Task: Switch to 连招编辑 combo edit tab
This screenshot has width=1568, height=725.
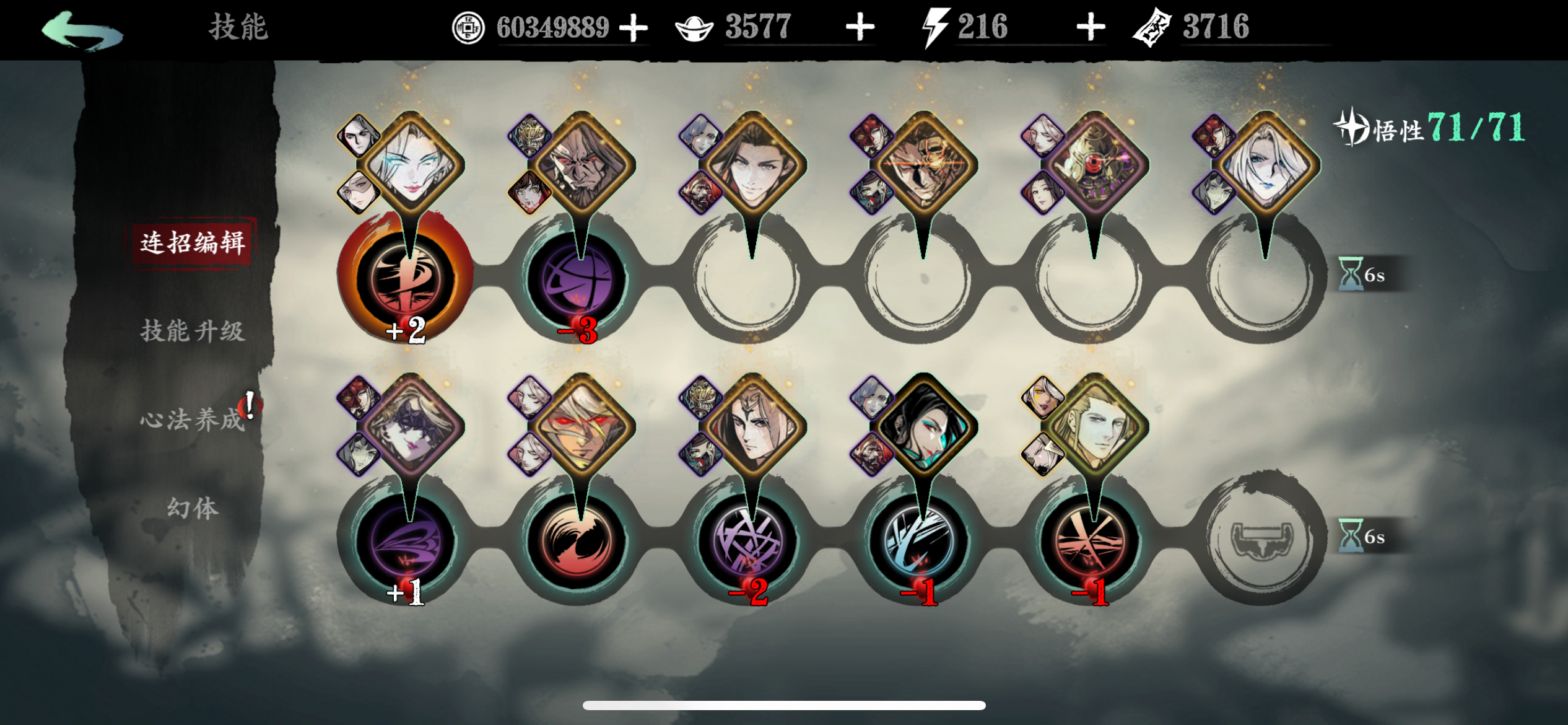Action: coord(192,243)
